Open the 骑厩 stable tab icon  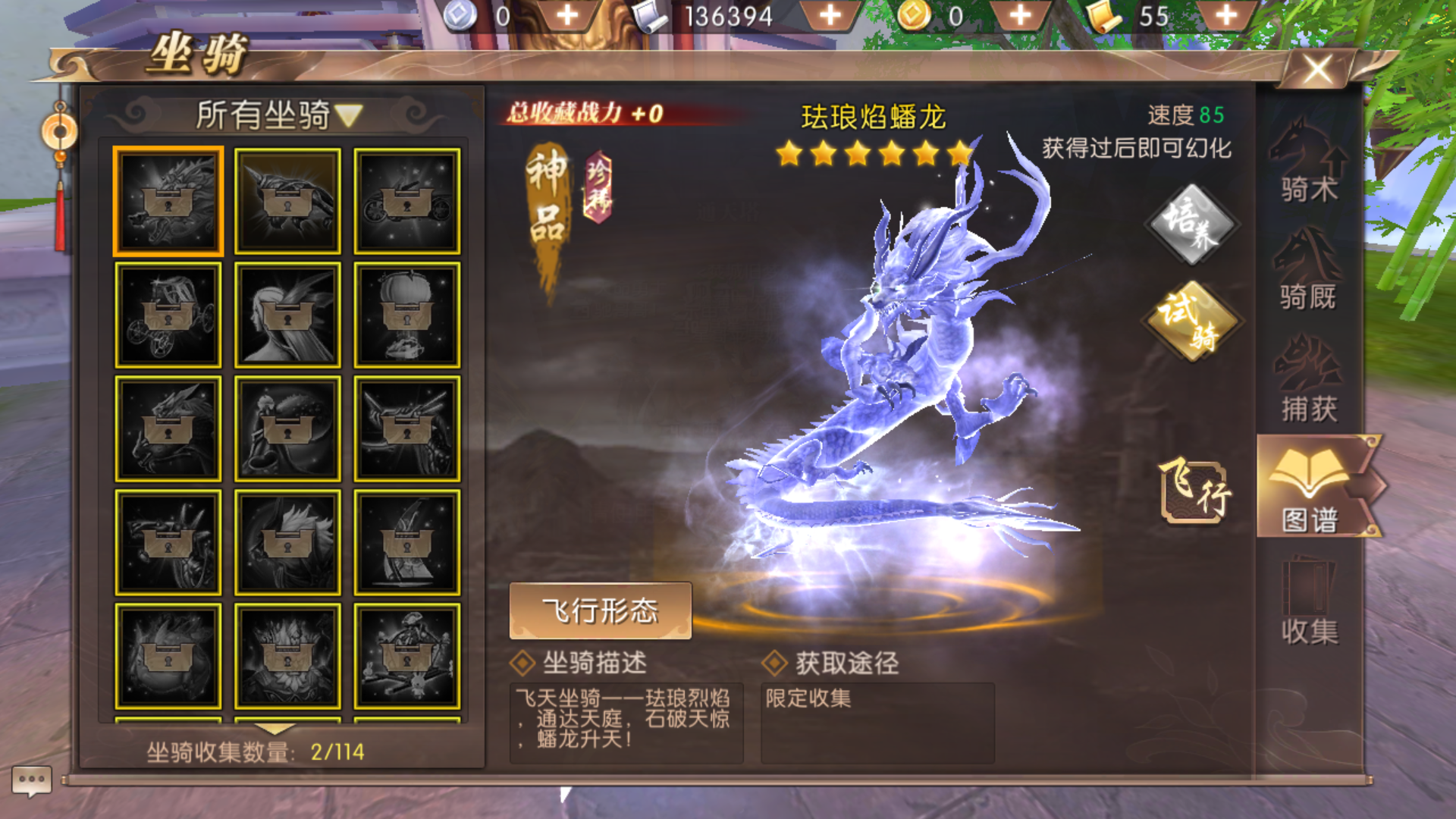coord(1307,273)
